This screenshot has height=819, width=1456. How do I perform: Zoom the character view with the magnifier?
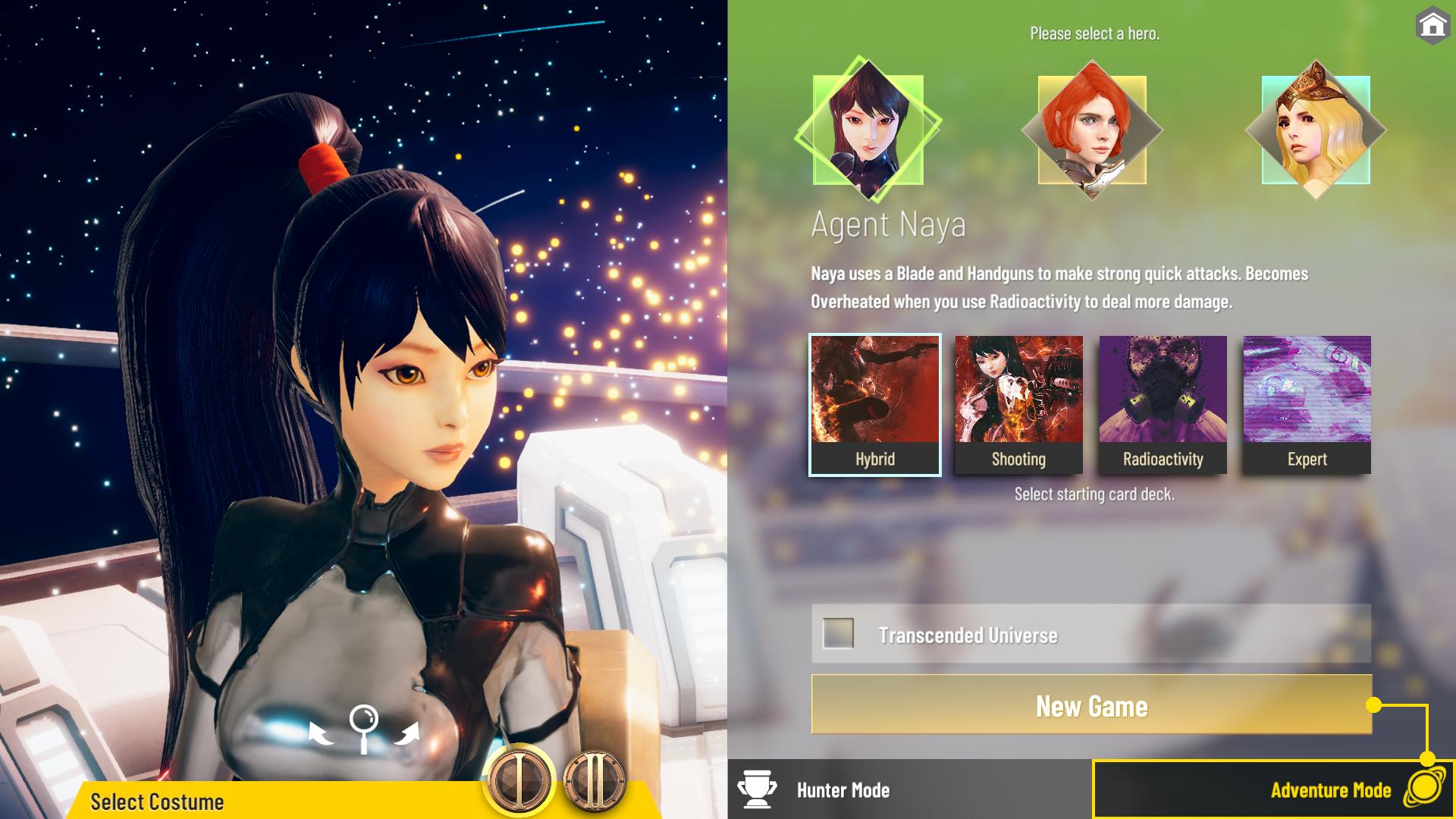[364, 728]
